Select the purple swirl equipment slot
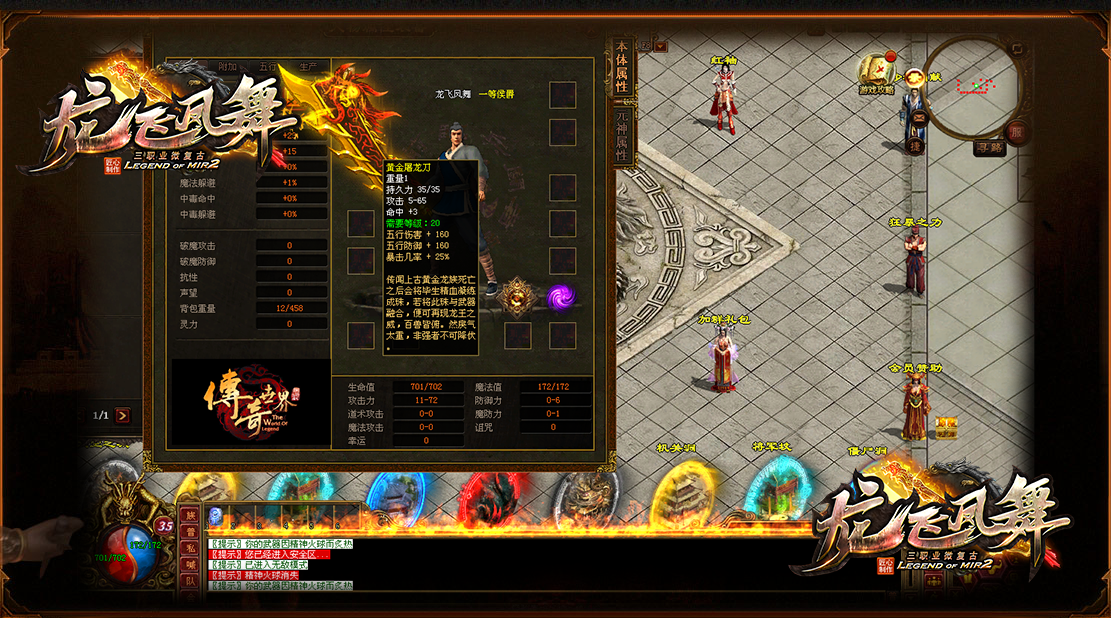 (x=561, y=297)
